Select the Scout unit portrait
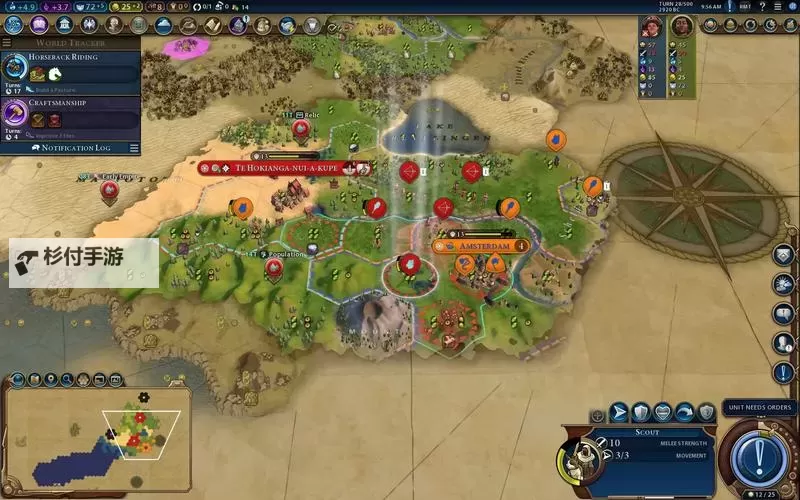Screen dimensions: 800x500 [577, 457]
